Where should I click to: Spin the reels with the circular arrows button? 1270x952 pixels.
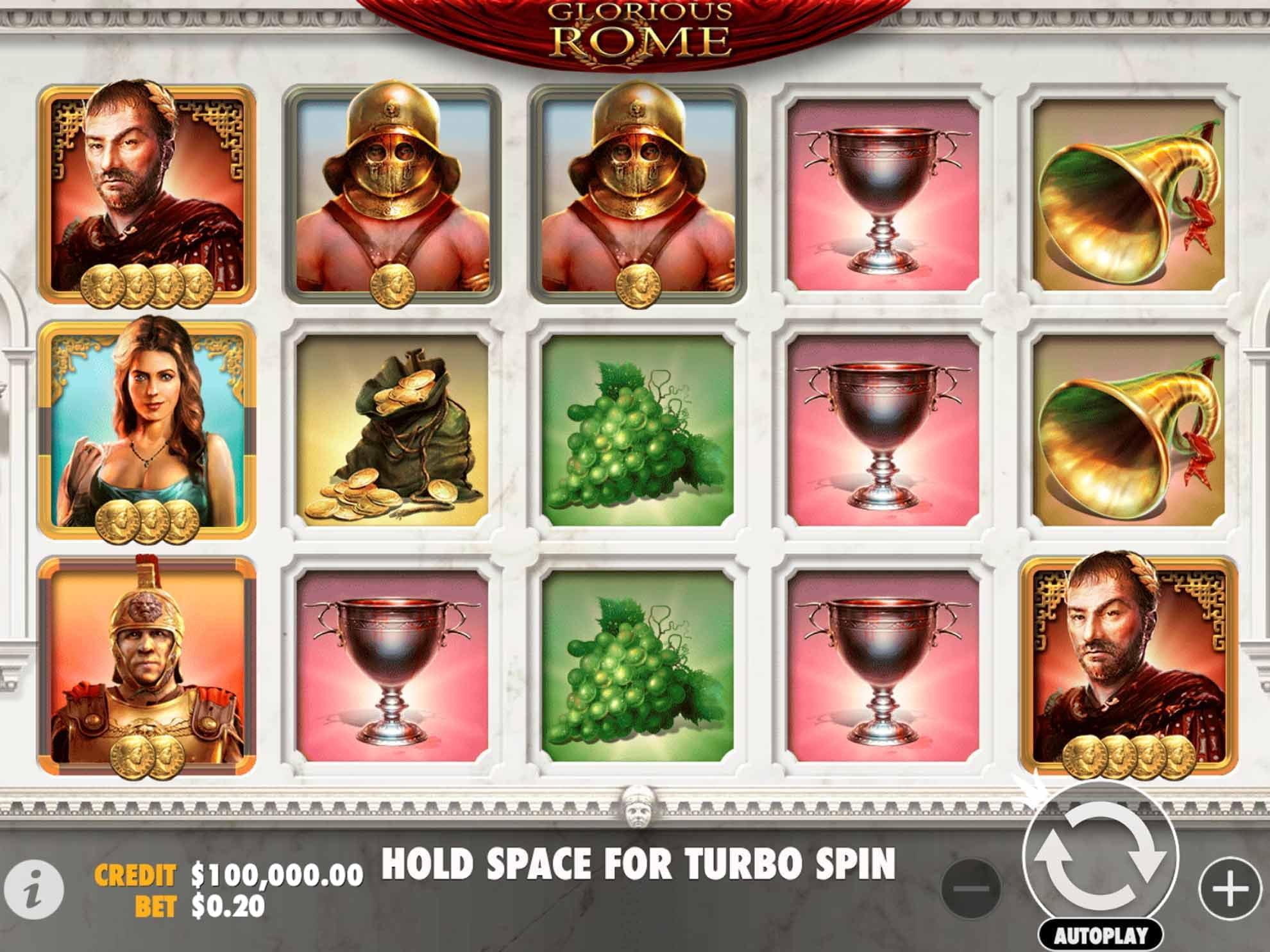pyautogui.click(x=1101, y=858)
